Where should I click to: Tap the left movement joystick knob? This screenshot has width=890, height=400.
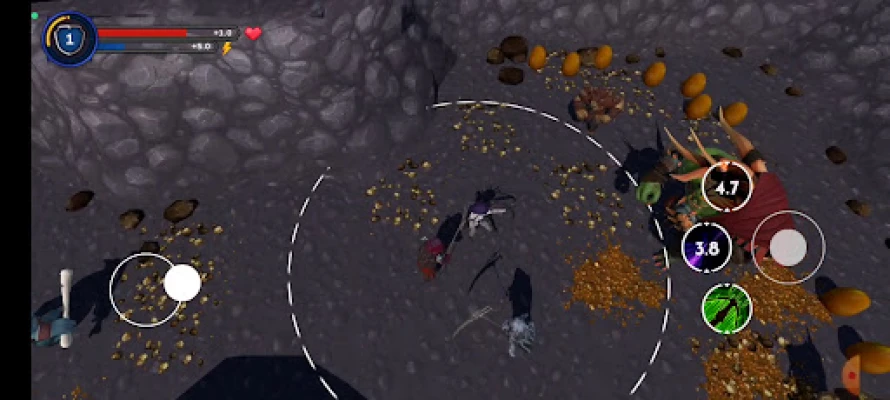[x=182, y=283]
